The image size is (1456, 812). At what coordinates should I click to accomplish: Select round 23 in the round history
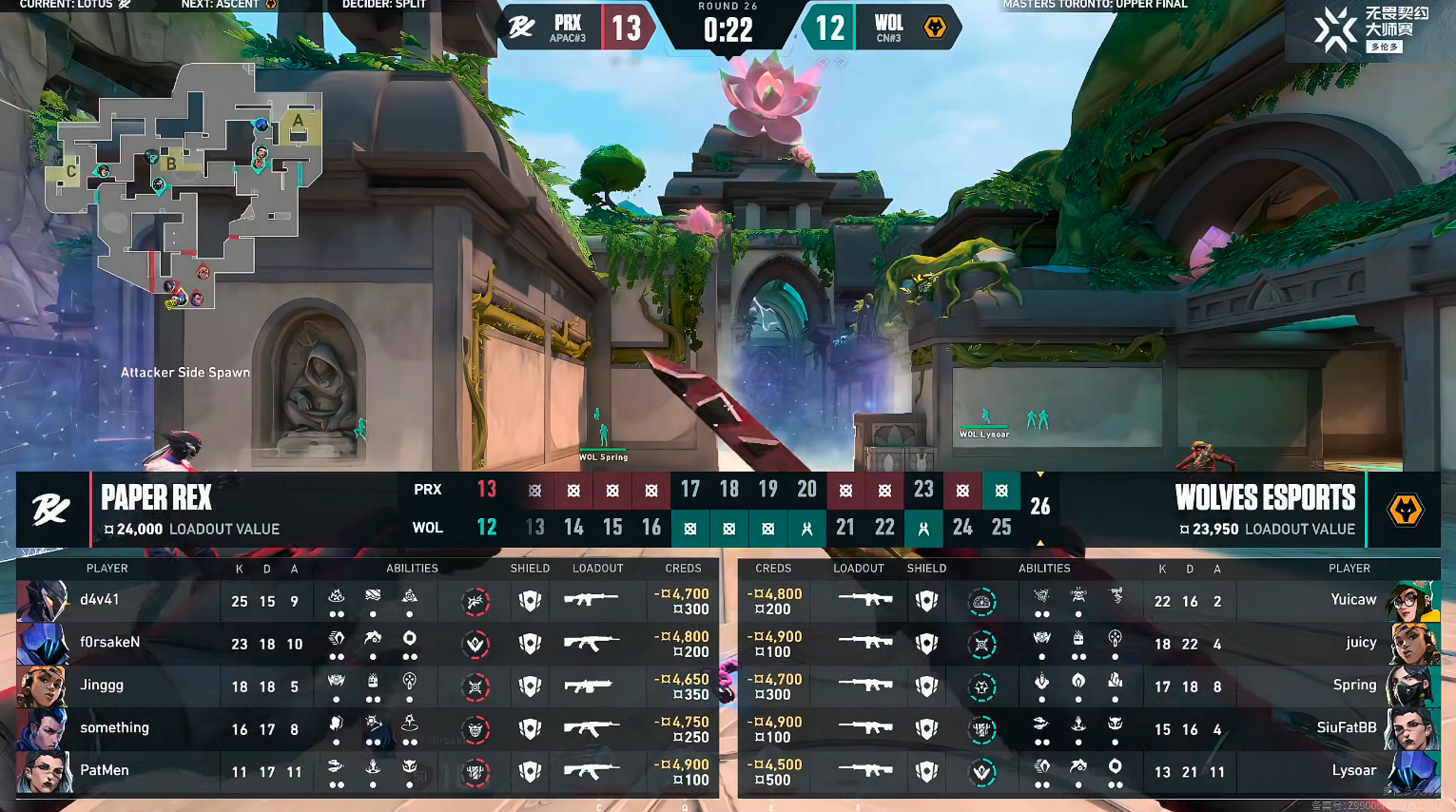pyautogui.click(x=922, y=490)
